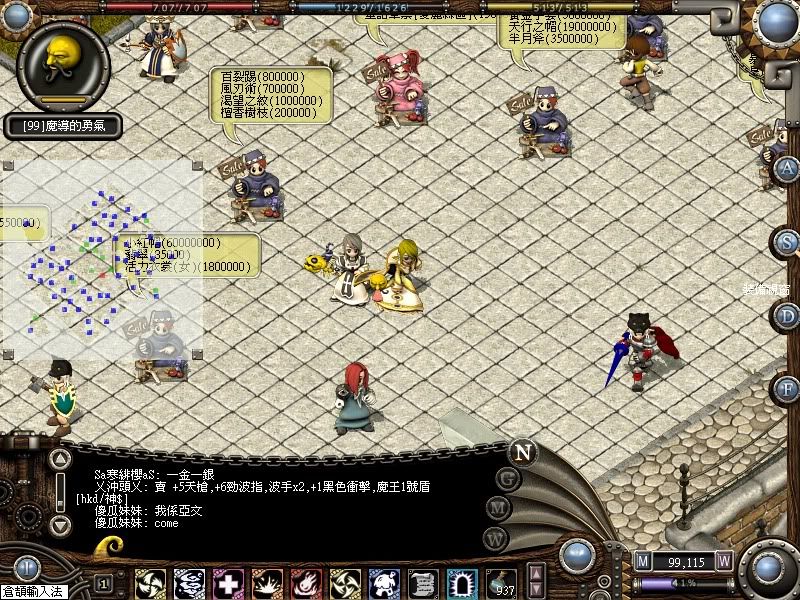Screen dimensions: 800x600
Task: Cast the white burst explosion skill
Action: click(x=267, y=583)
